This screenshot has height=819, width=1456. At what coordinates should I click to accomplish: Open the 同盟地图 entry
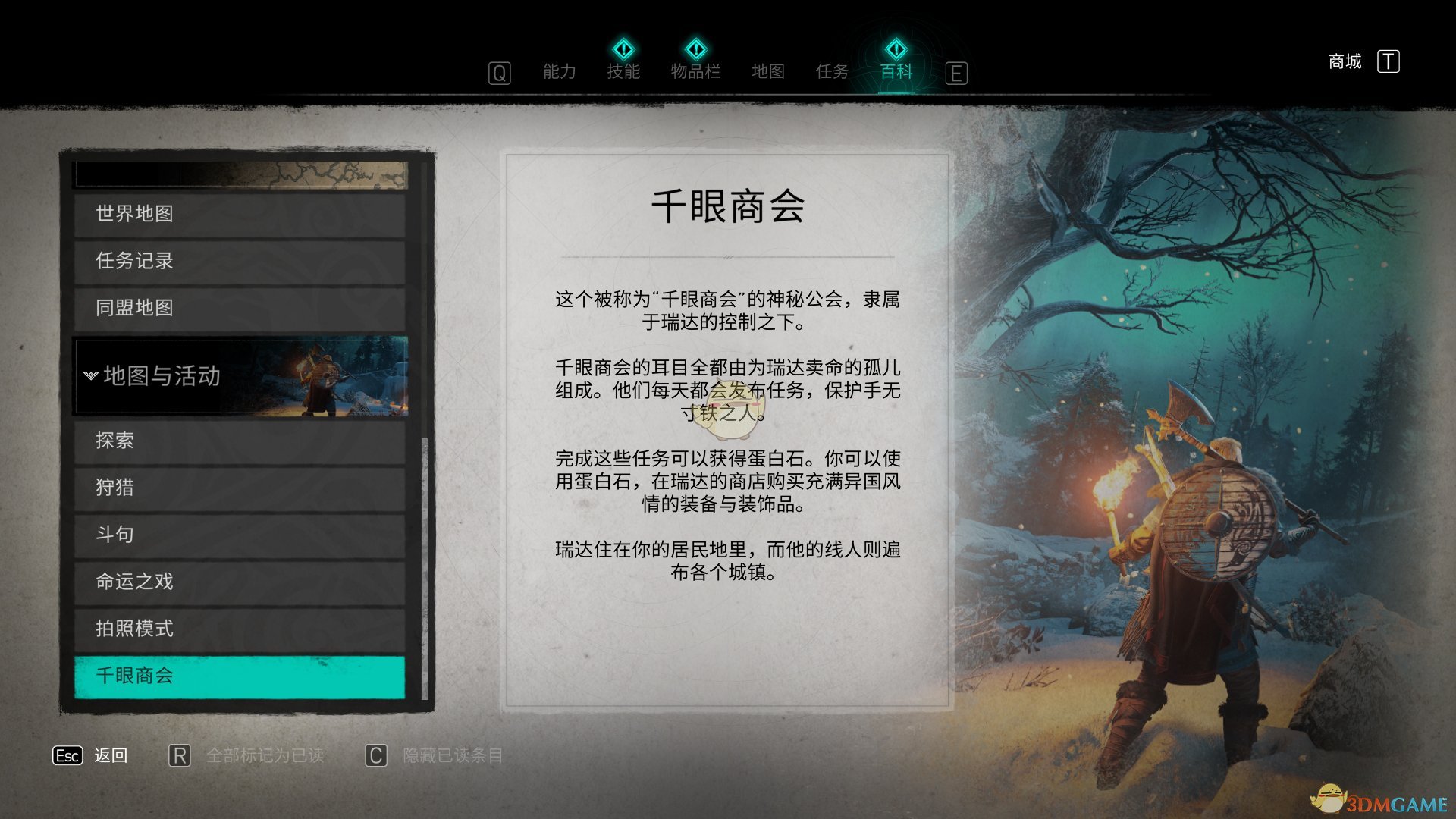[x=239, y=308]
